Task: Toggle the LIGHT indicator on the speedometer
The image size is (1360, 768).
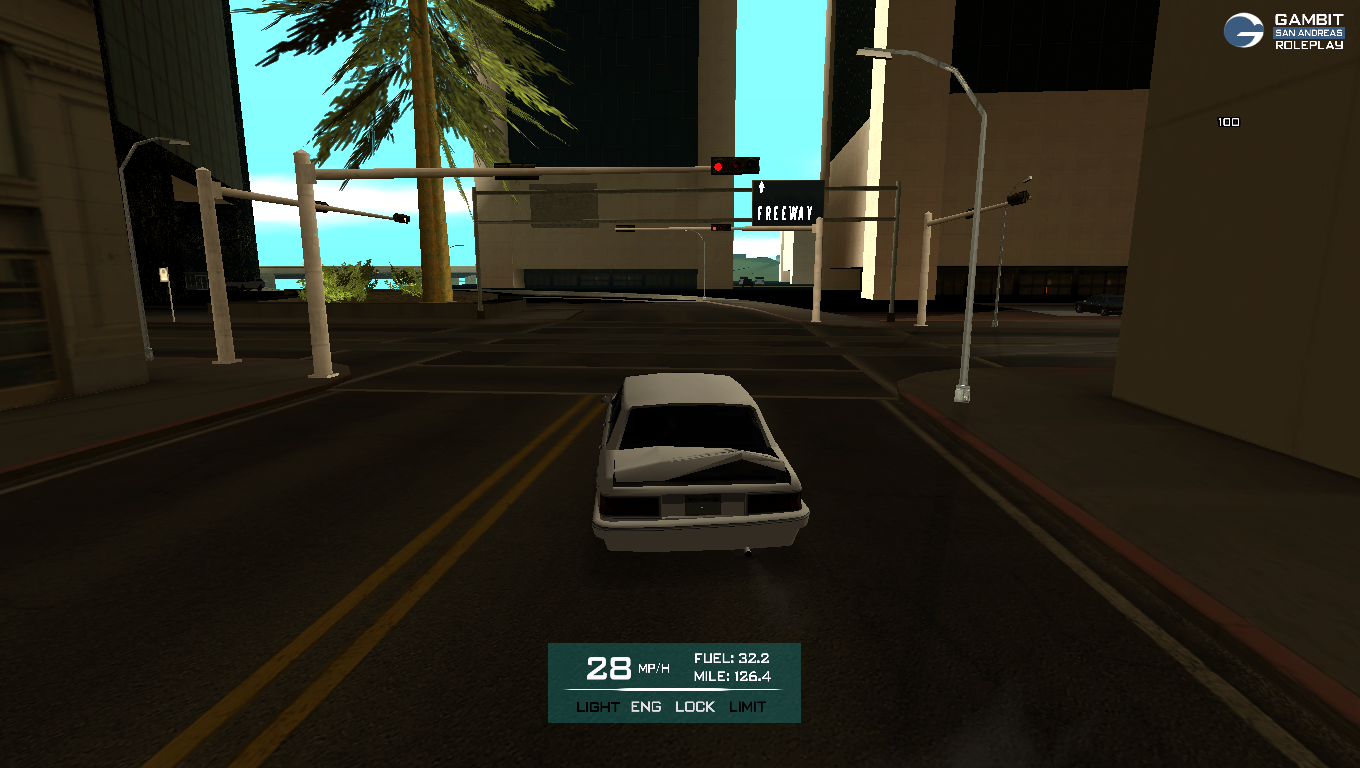Action: coord(598,707)
